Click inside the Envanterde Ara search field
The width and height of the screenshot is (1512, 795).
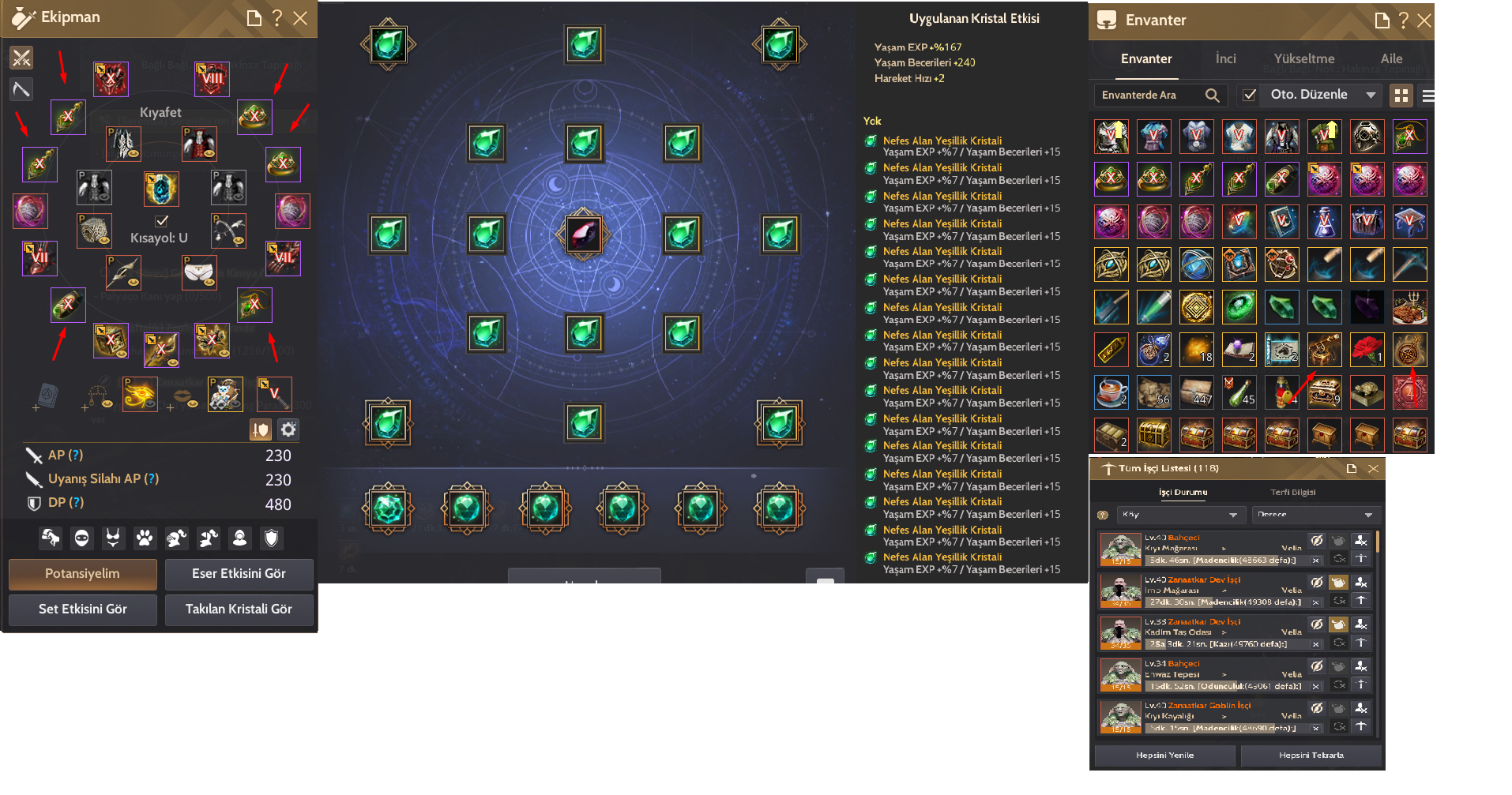(x=1145, y=95)
